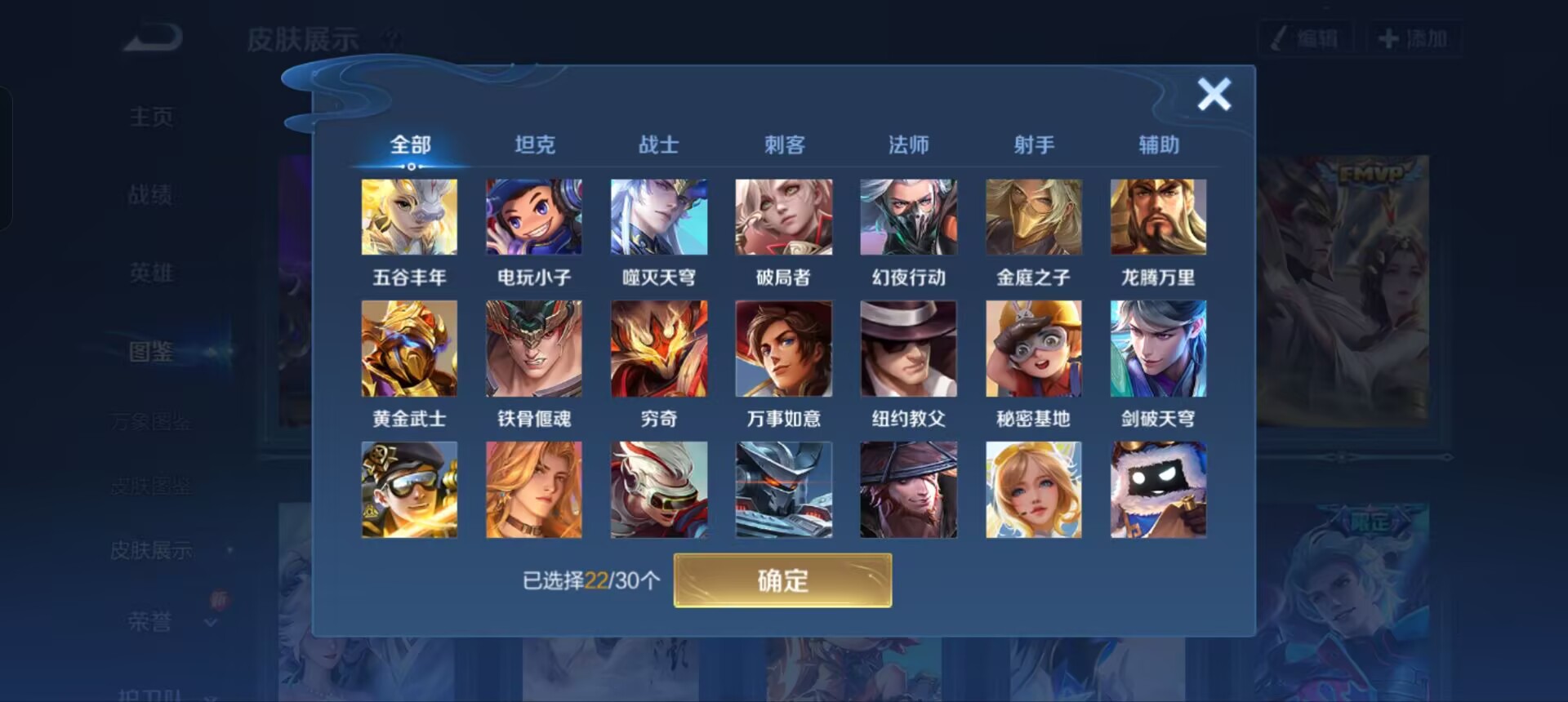Select the 龙腾万里 skin portrait

tap(1158, 216)
